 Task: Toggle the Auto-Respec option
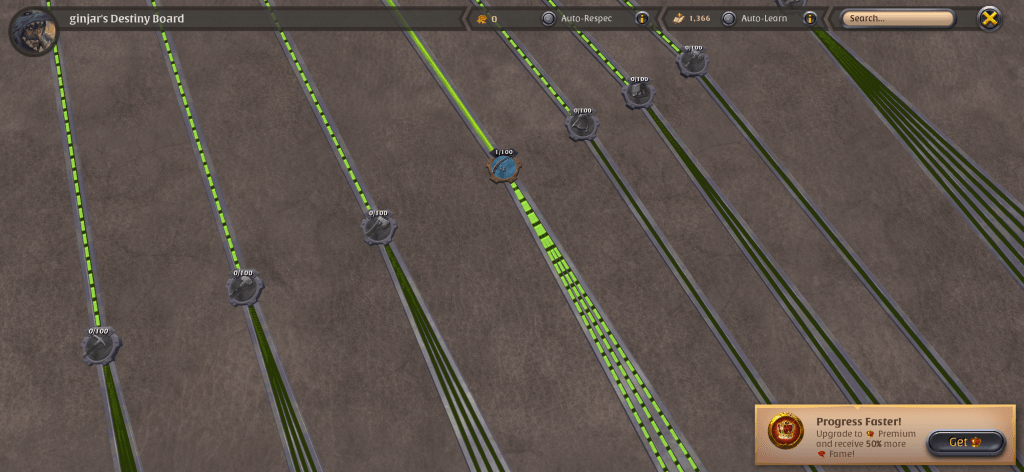coord(548,18)
